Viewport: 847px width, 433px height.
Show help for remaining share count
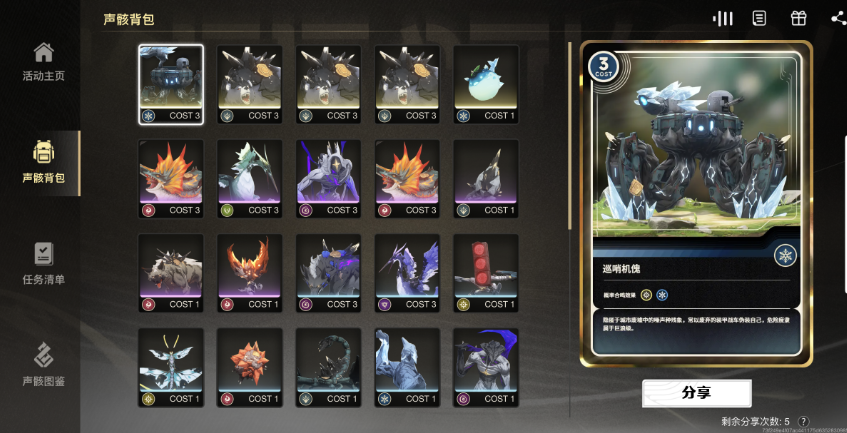[x=804, y=422]
